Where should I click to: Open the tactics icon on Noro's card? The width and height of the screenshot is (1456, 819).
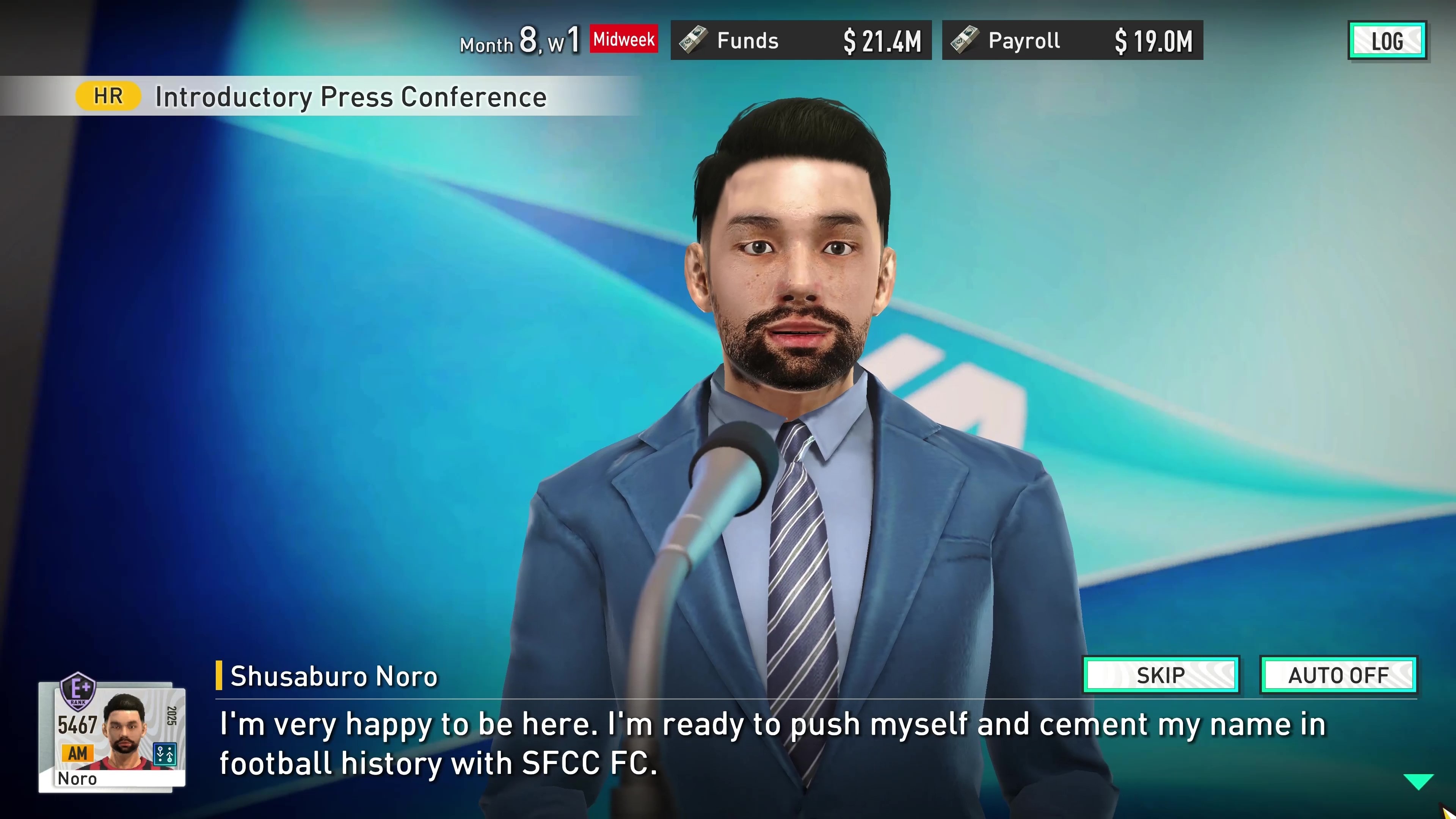[x=165, y=755]
